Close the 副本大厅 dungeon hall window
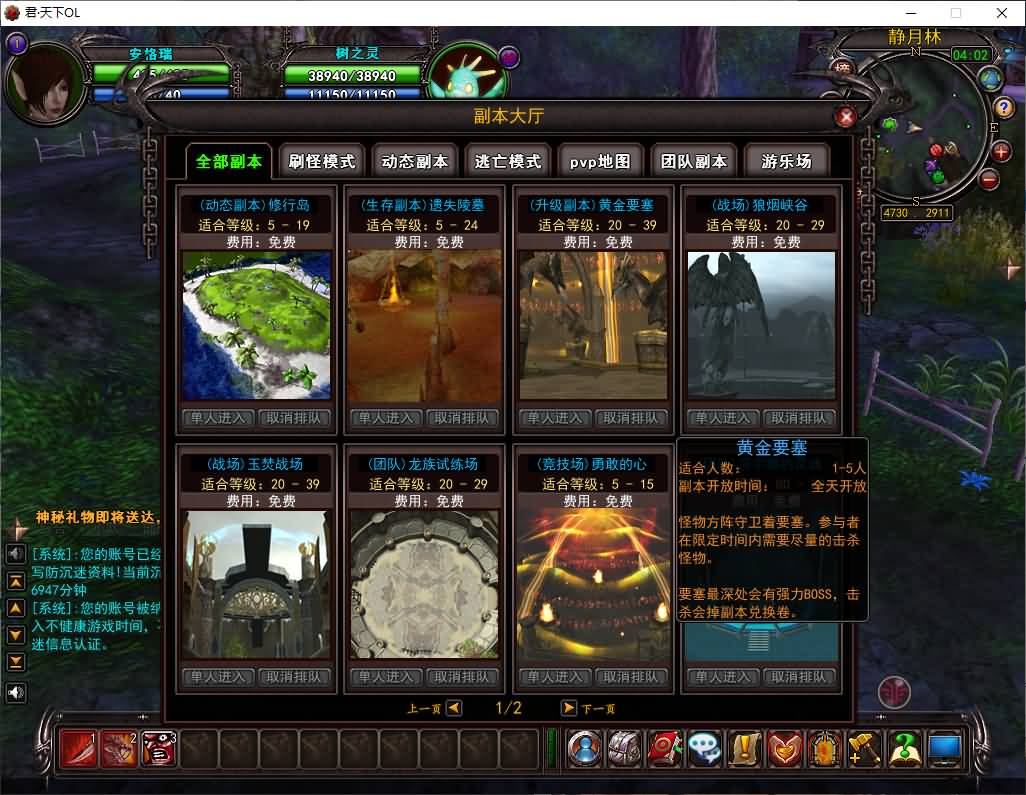1026x795 pixels. pos(846,117)
